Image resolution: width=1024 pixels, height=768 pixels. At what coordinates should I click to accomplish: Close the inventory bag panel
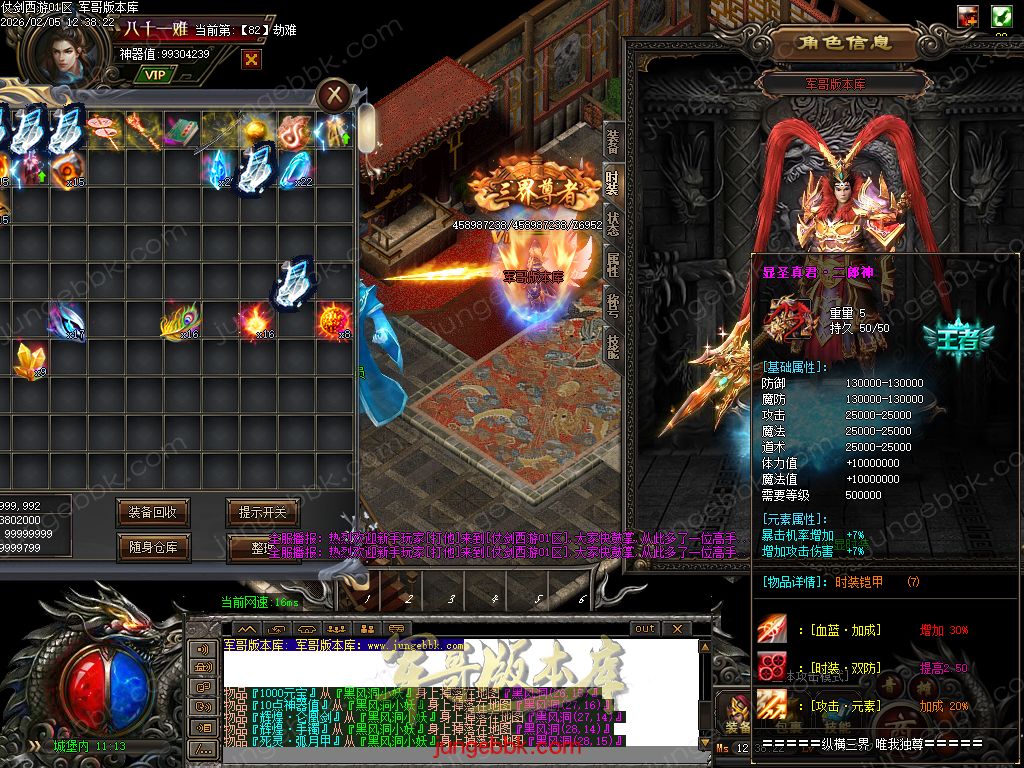(335, 96)
